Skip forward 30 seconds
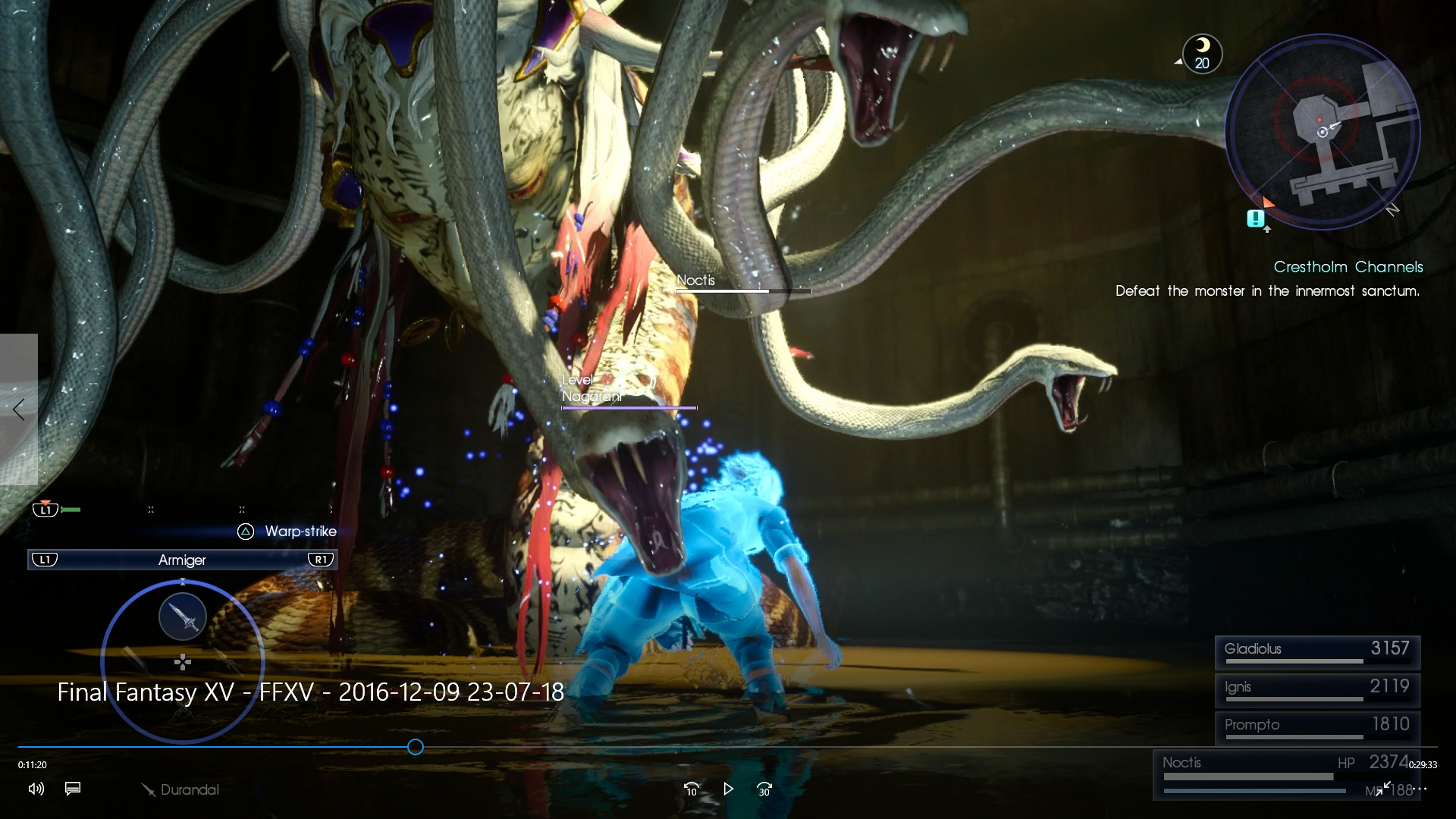Screen dimensions: 1456x819 pos(764,789)
